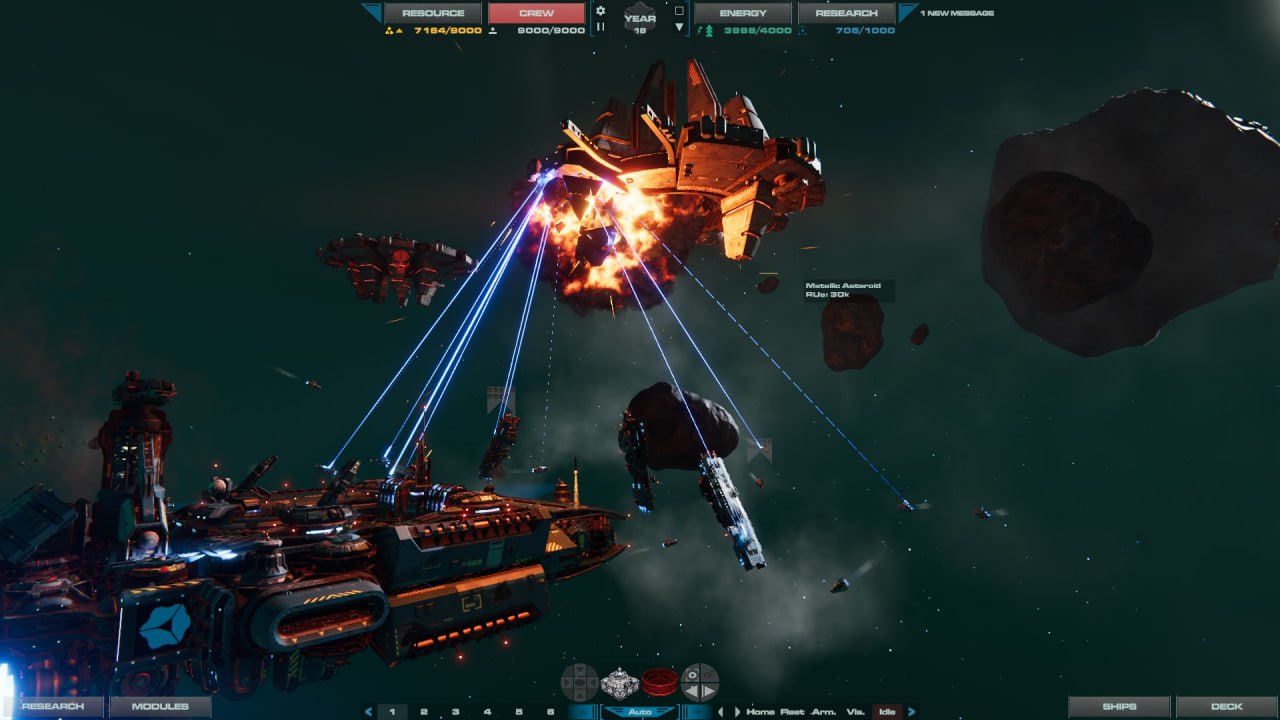The height and width of the screenshot is (720, 1280).
Task: Click the top bar Research button
Action: (x=846, y=13)
